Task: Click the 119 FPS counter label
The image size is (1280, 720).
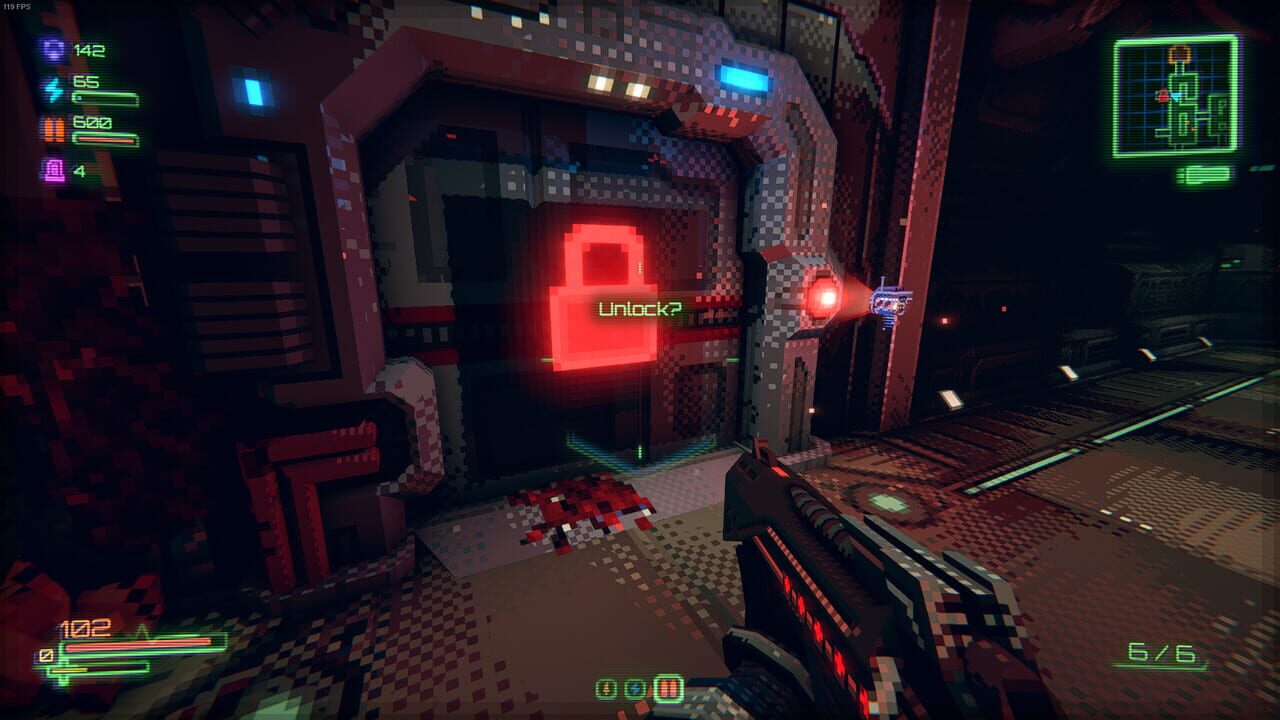Action: click(17, 7)
